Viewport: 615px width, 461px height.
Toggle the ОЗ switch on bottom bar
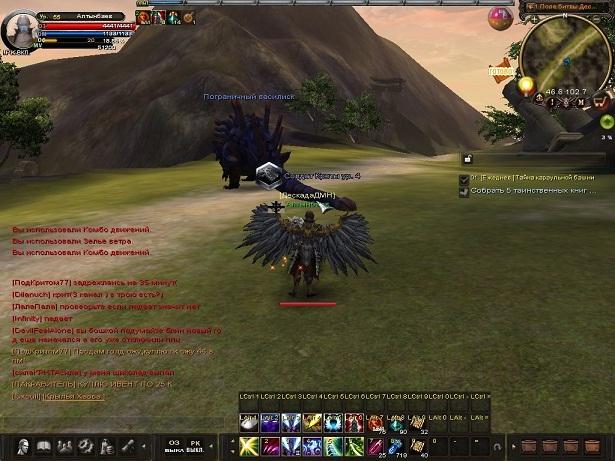point(173,445)
